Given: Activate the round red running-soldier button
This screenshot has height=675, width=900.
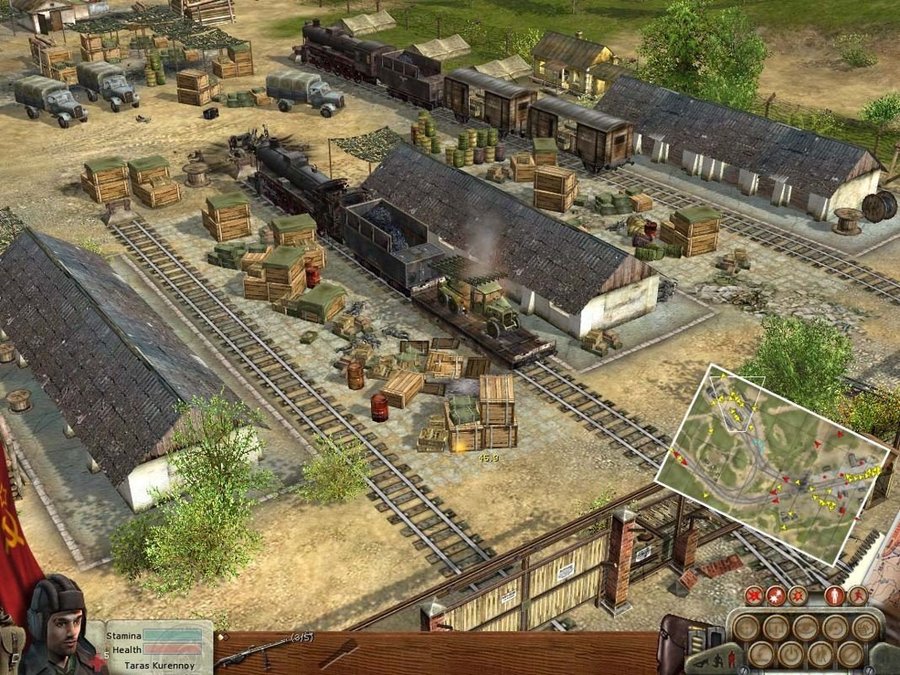Looking at the screenshot, I should 859,596.
